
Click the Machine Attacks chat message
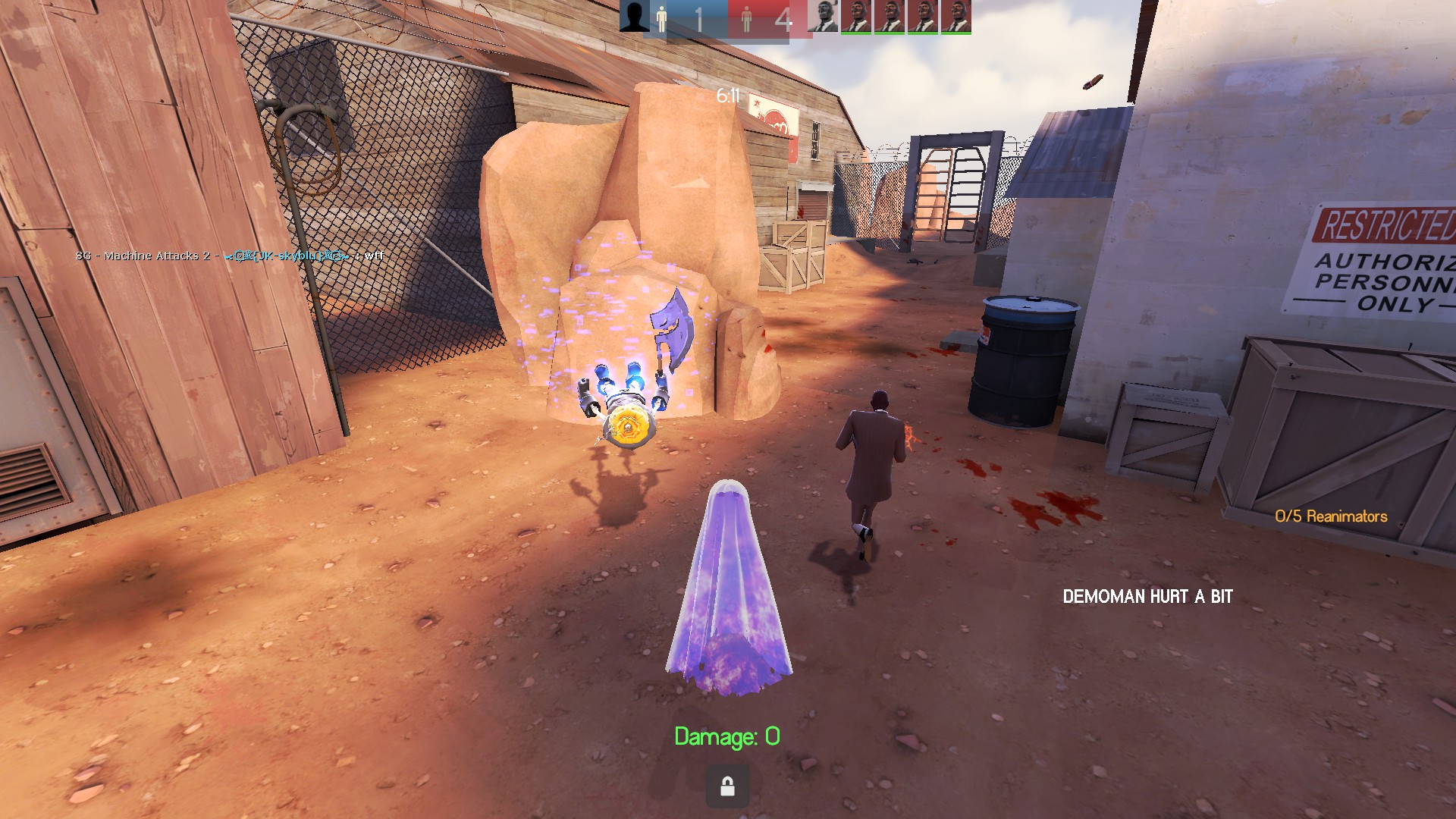pos(229,256)
